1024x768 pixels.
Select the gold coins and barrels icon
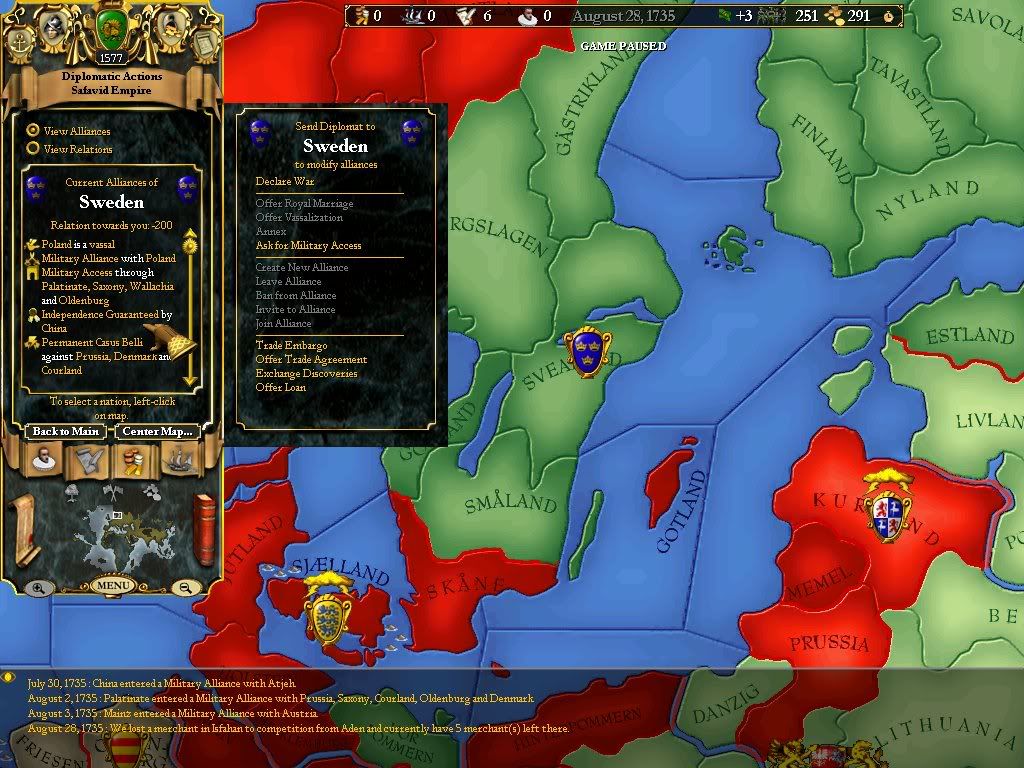tap(134, 460)
